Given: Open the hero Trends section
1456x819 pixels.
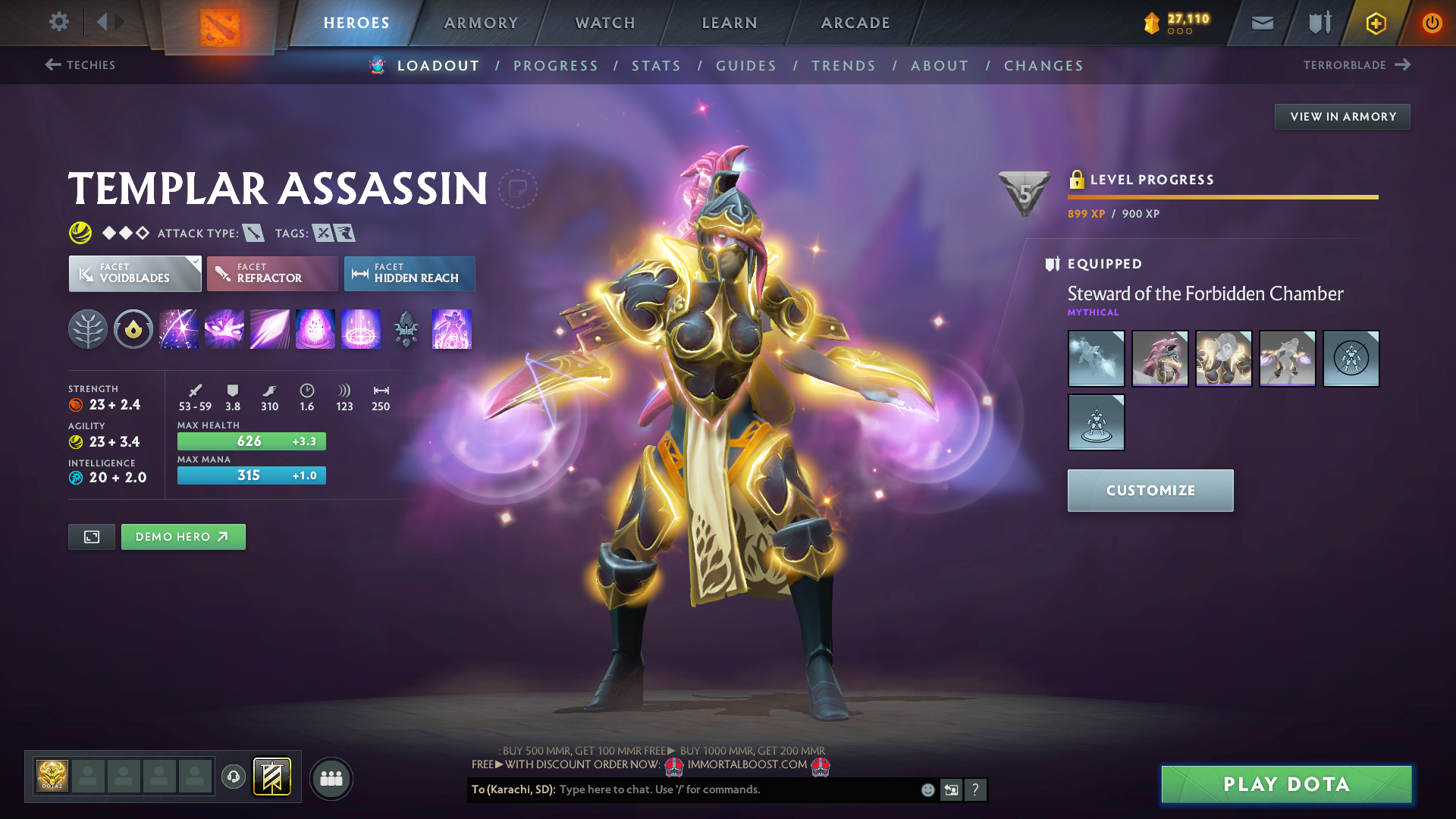Looking at the screenshot, I should tap(843, 66).
